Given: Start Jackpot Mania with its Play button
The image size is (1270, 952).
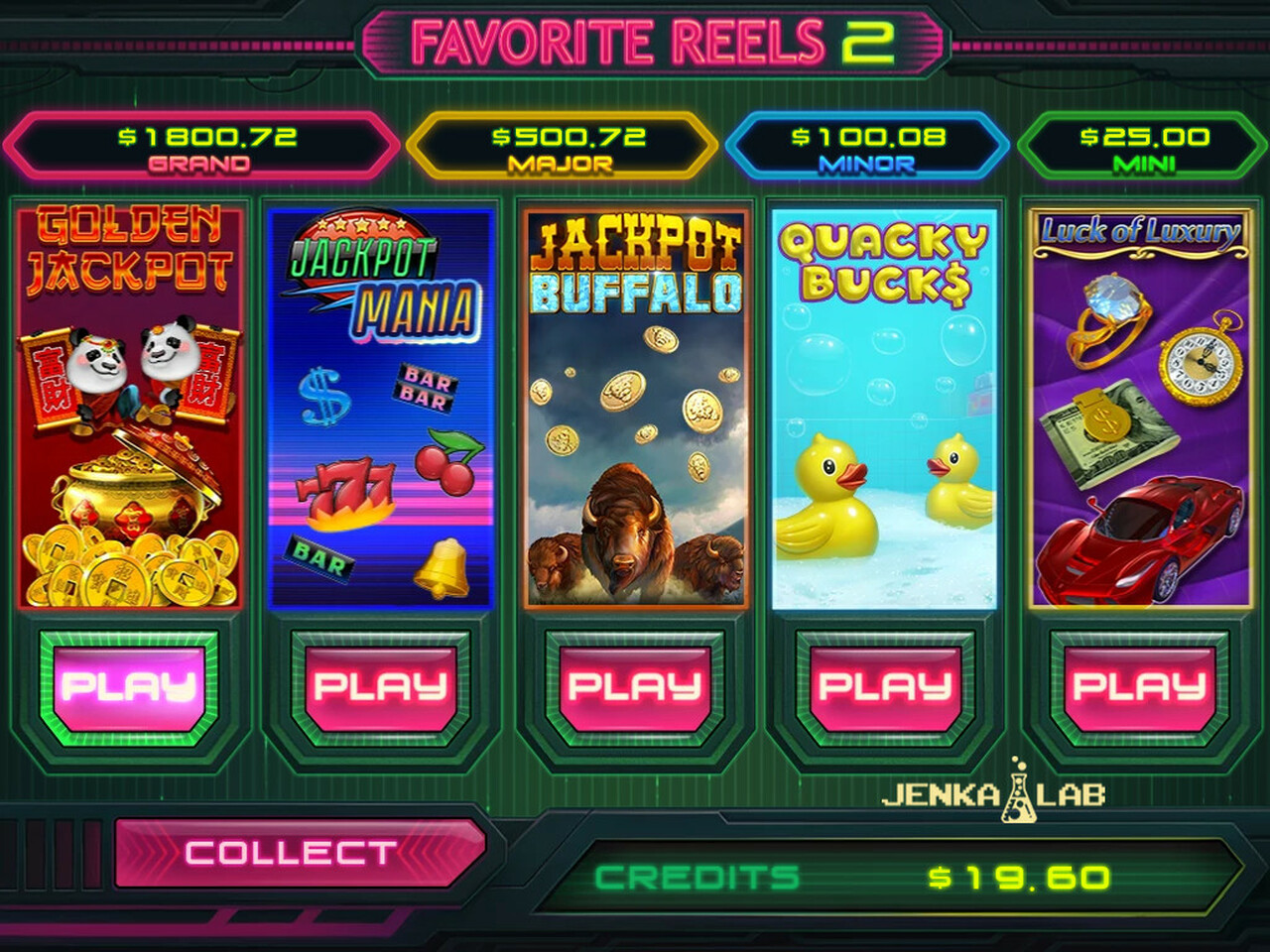Looking at the screenshot, I should 381,686.
